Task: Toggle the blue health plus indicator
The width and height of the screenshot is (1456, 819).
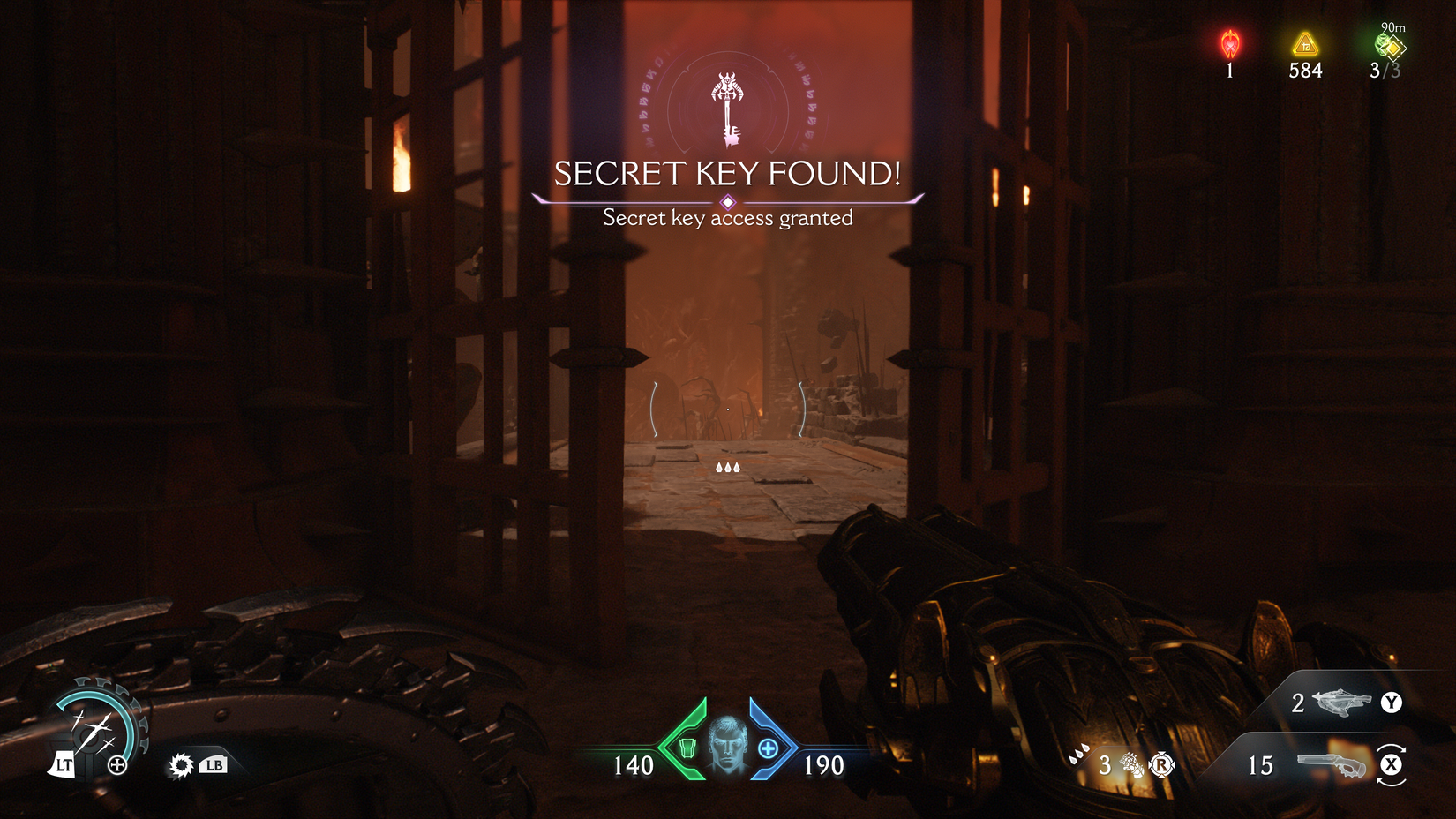Action: [768, 750]
